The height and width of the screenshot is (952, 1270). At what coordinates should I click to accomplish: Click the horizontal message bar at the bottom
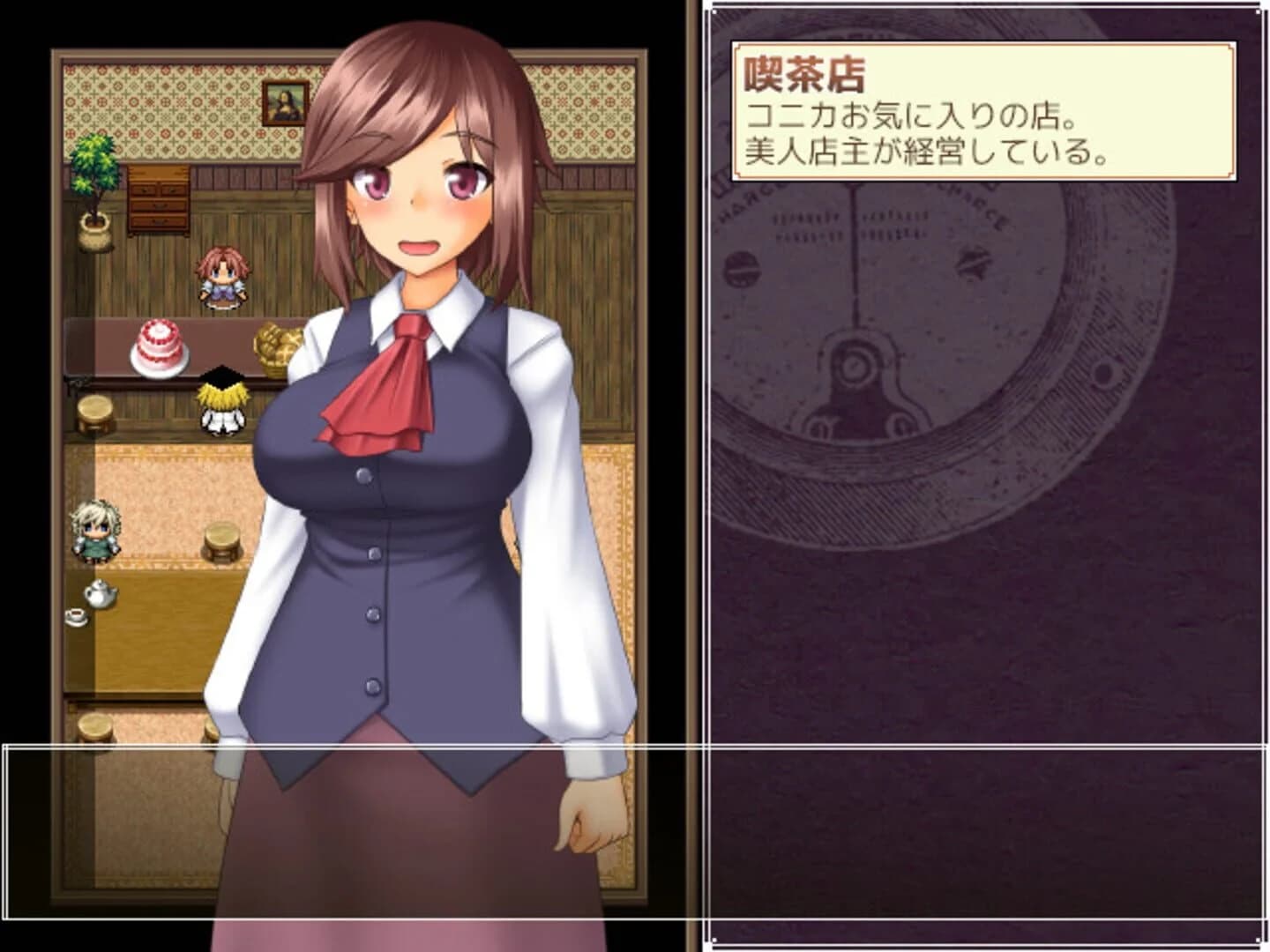353,837
